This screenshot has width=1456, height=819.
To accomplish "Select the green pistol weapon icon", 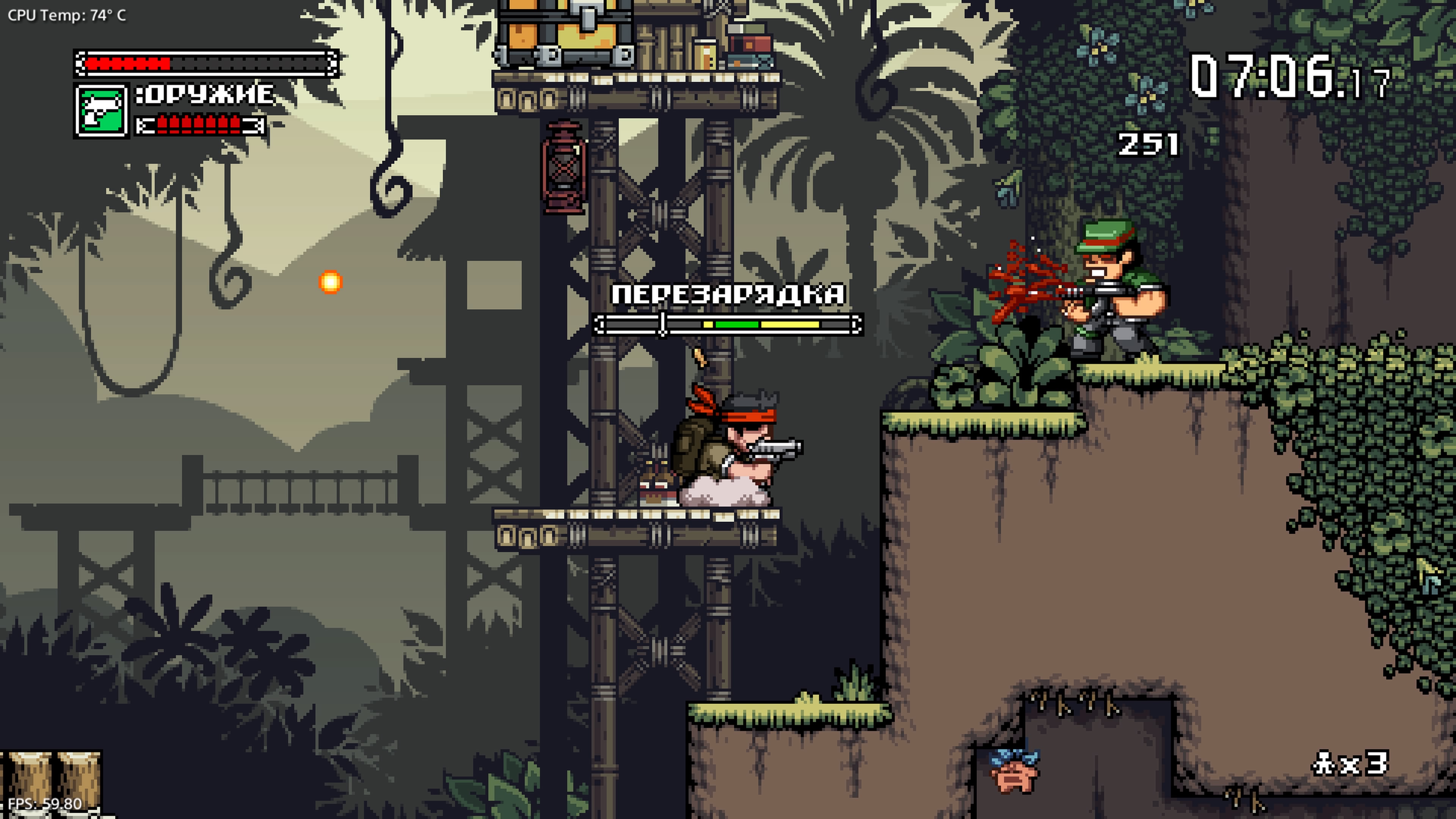I will 100,111.
